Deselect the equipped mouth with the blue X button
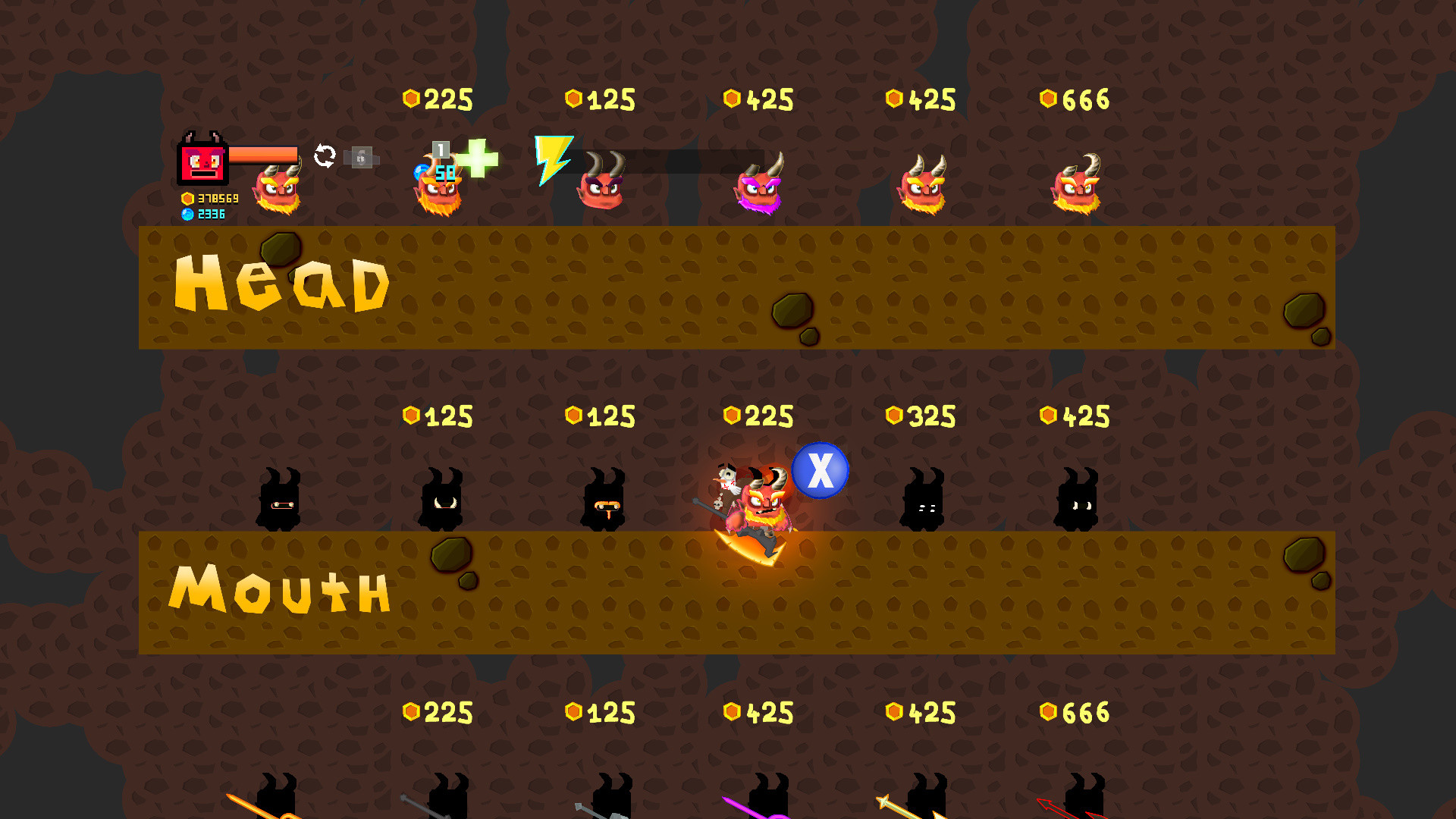 click(x=820, y=469)
